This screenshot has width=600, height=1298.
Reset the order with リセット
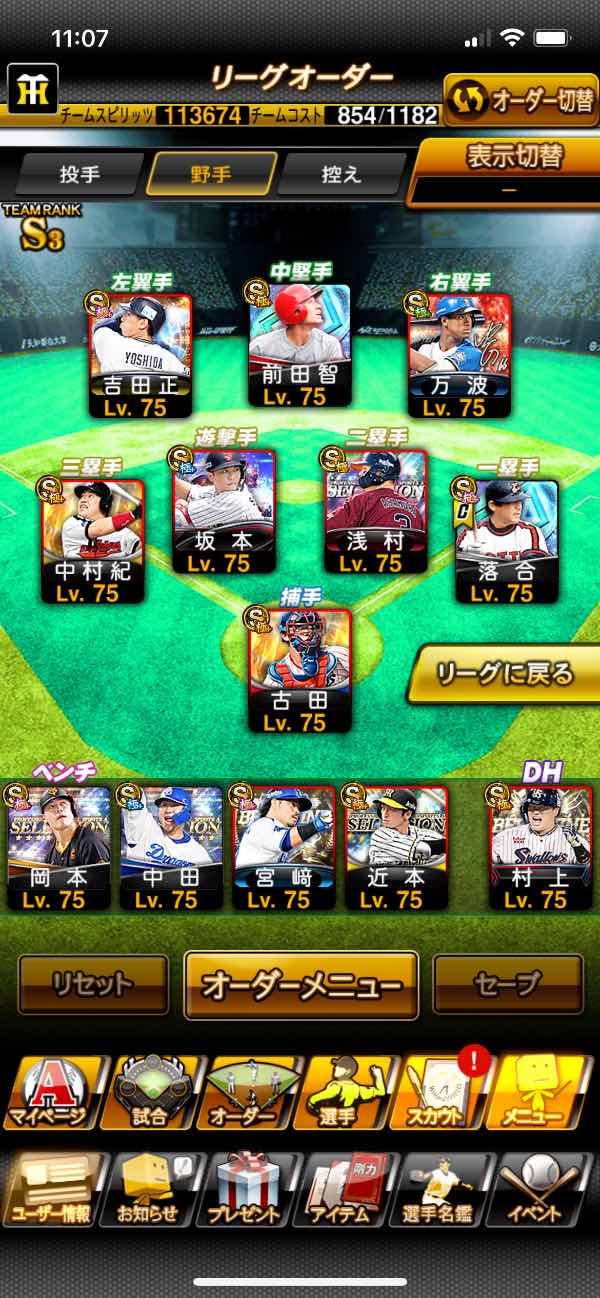pos(93,984)
